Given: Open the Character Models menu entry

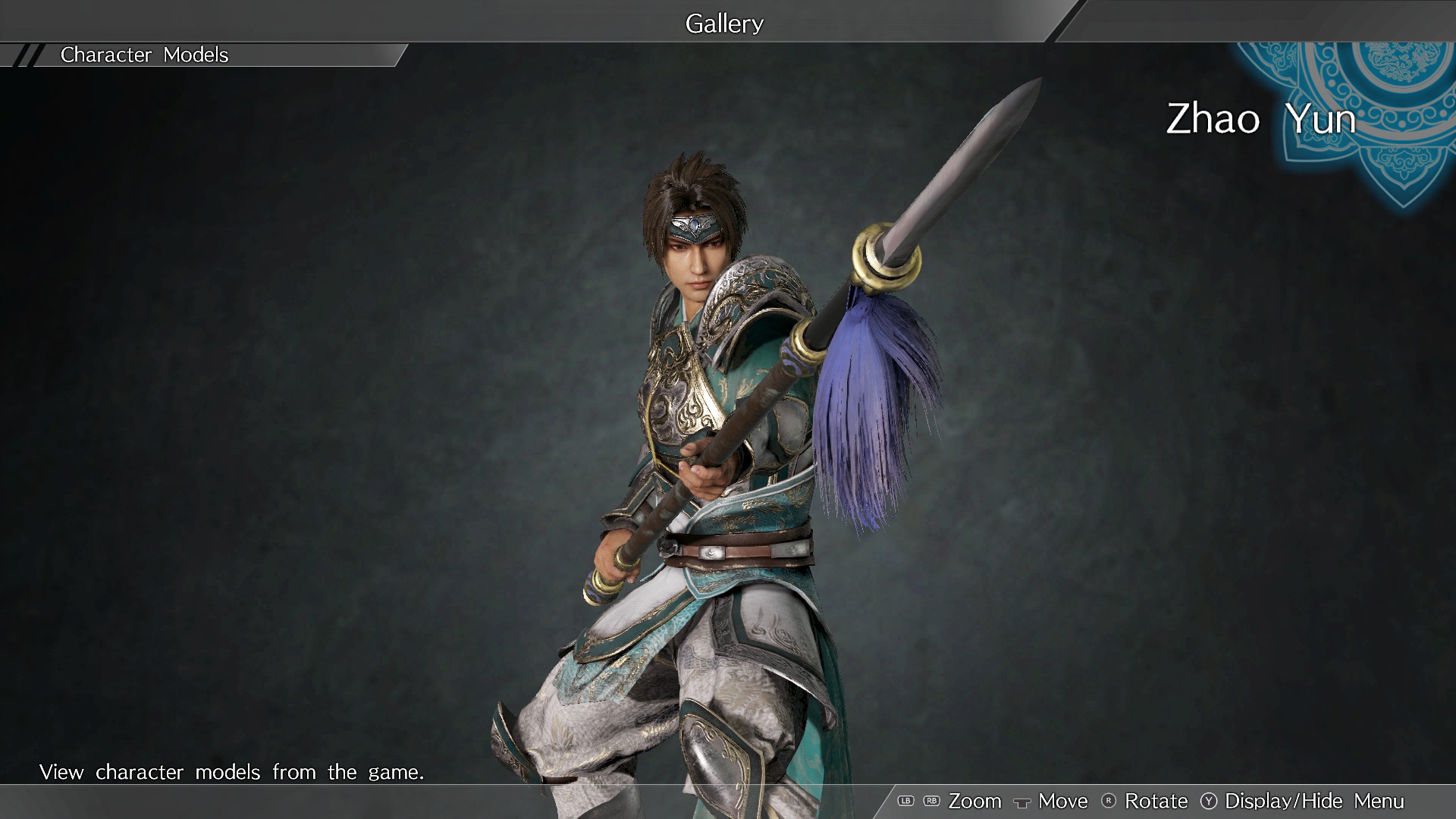Looking at the screenshot, I should pos(144,55).
